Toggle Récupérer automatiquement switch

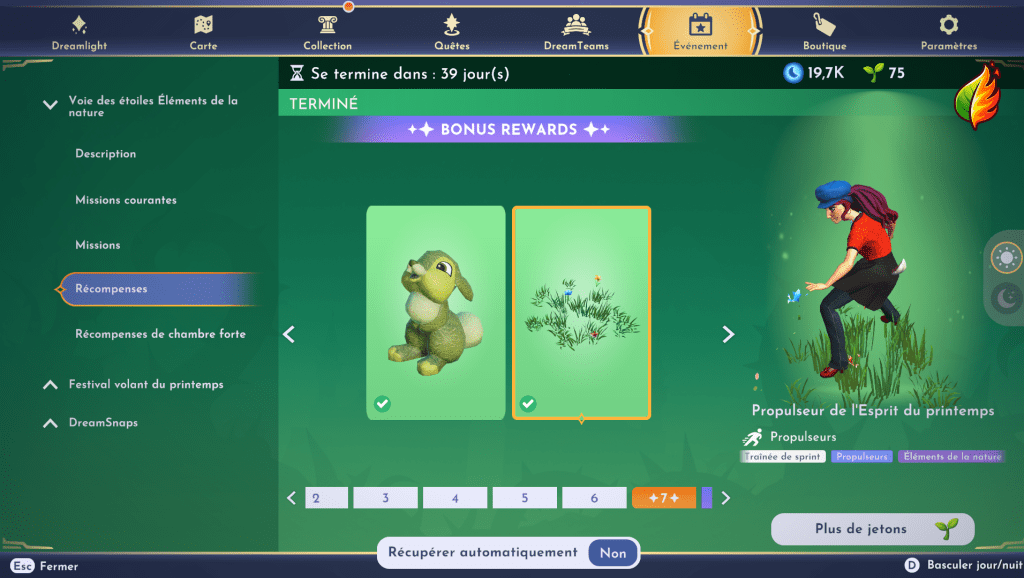[x=613, y=552]
